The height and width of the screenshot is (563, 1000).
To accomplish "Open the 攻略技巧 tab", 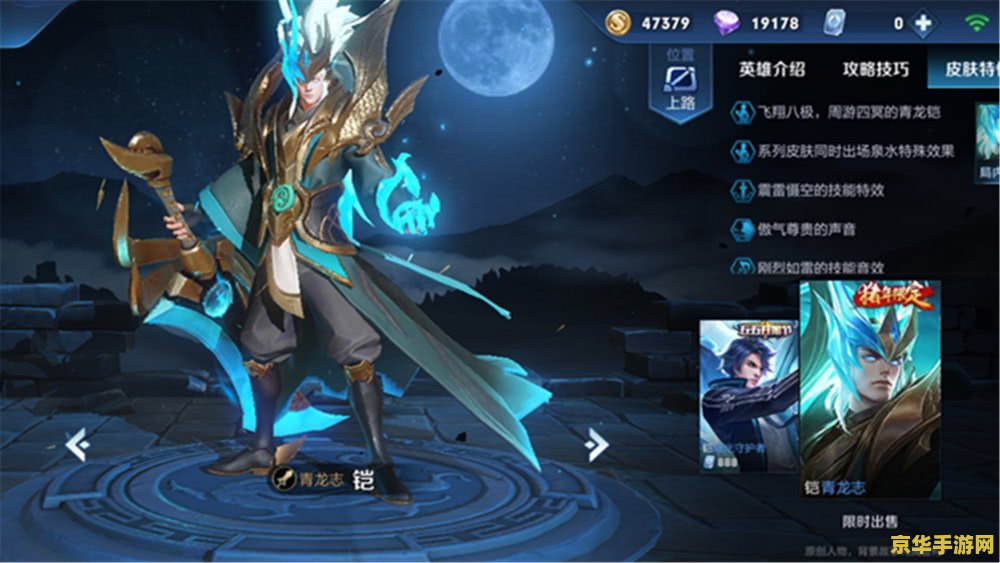I will tap(876, 69).
